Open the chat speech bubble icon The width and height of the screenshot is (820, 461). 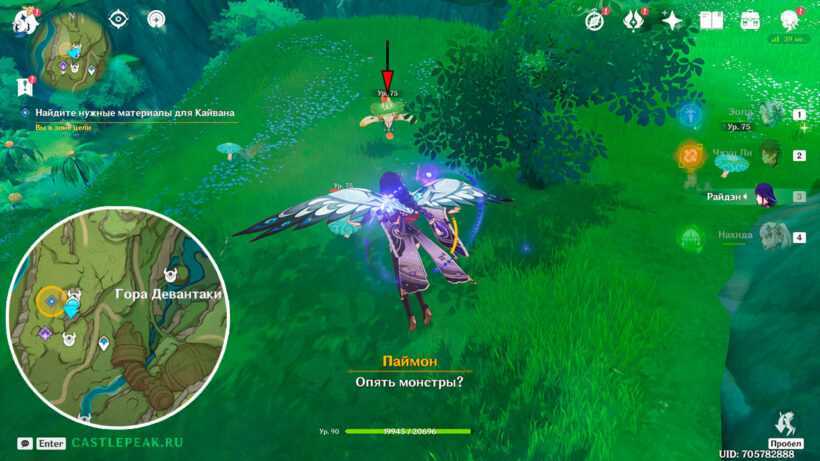24,442
